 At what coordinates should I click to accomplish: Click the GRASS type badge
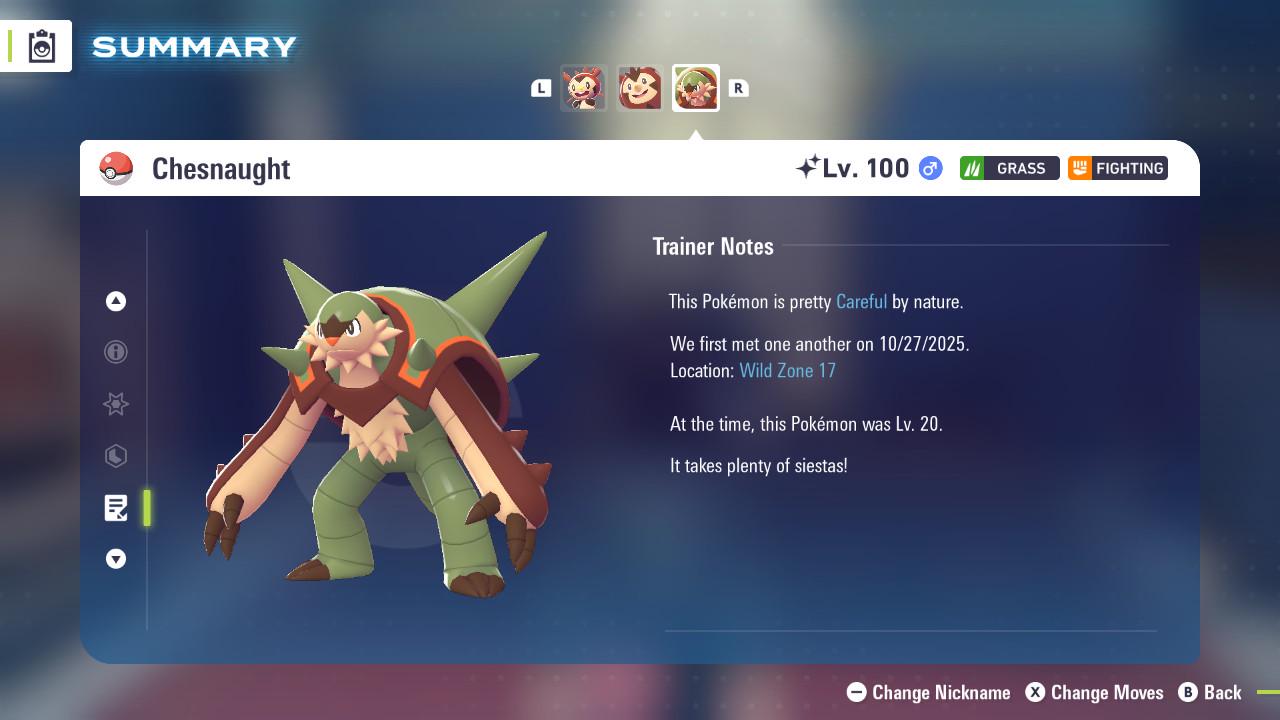point(1009,168)
